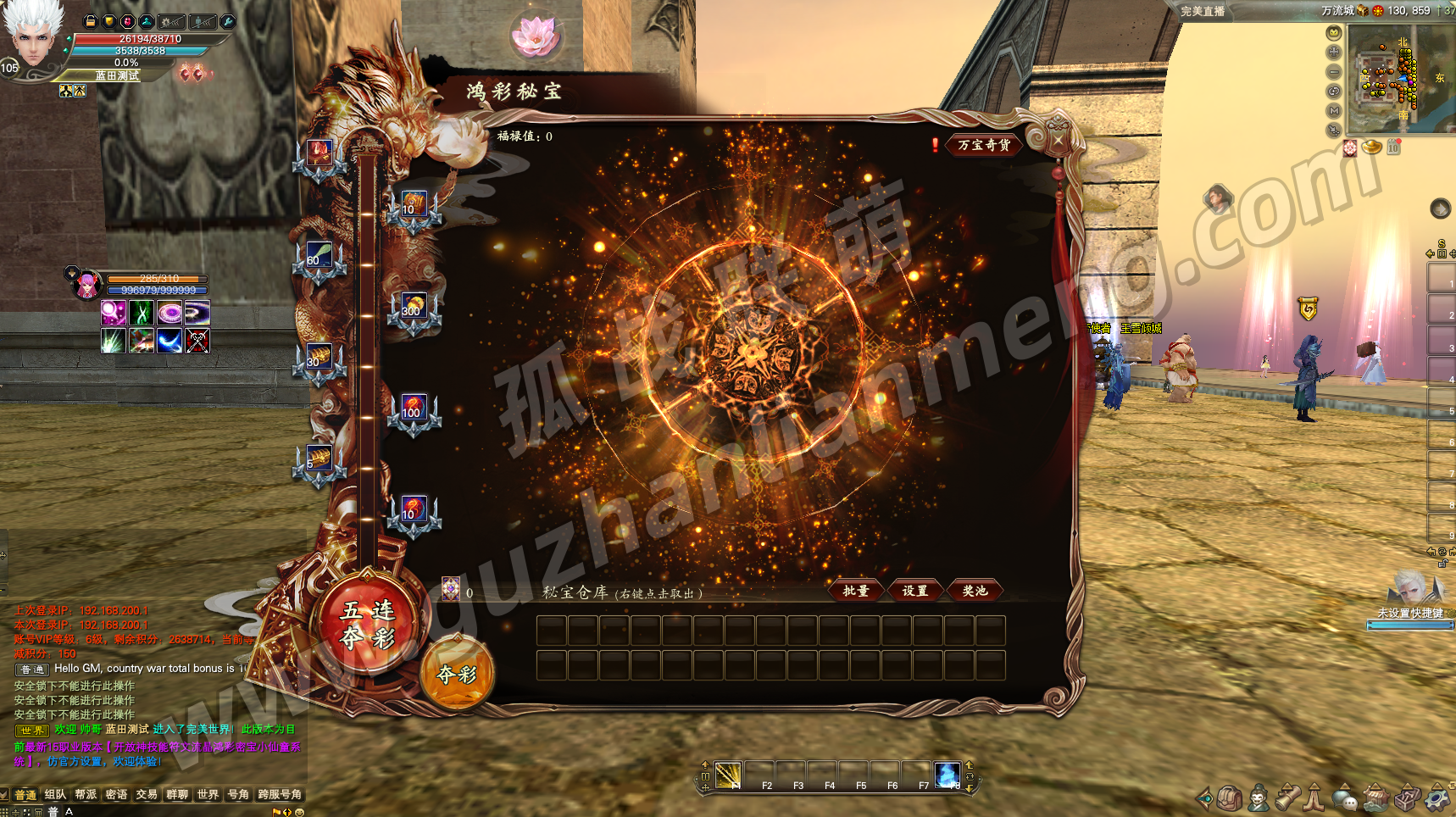Open the 完美直播 live stream tab
This screenshot has height=817, width=1456.
click(1203, 11)
